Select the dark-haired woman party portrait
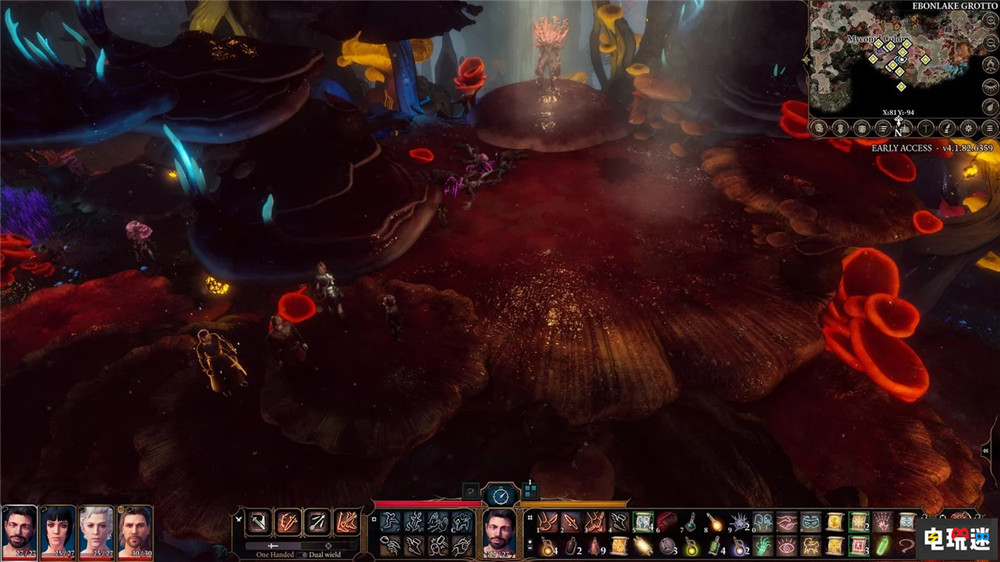Screen dimensions: 1000x562 coord(58,529)
